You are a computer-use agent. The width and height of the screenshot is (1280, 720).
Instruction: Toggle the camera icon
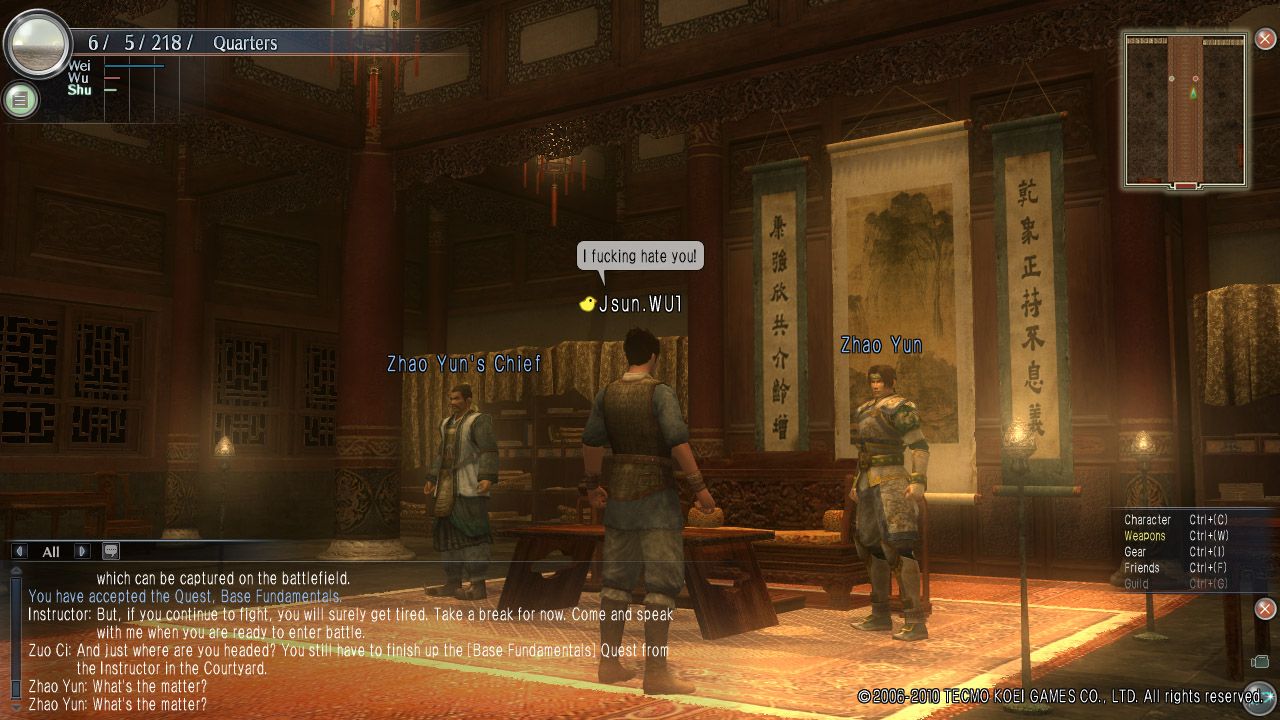(1259, 661)
